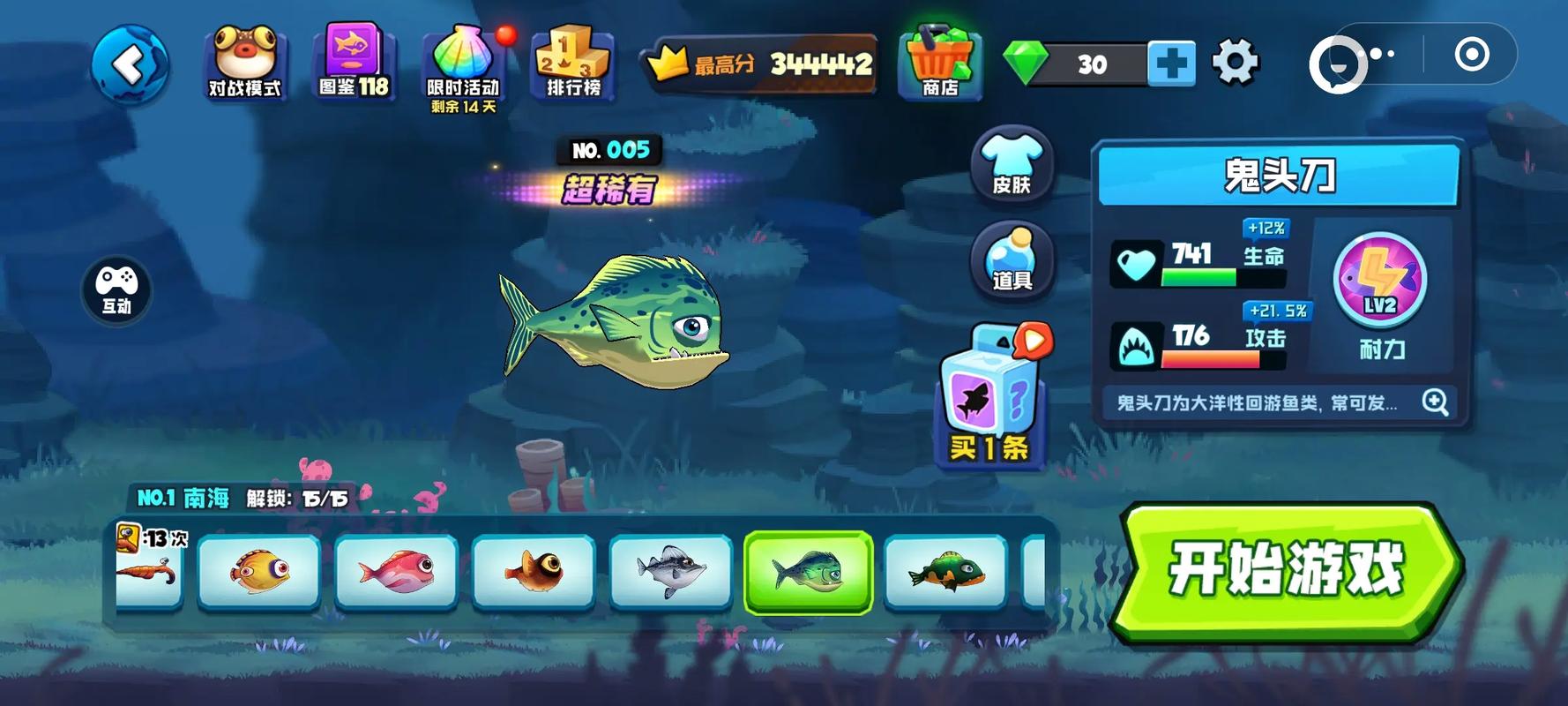The height and width of the screenshot is (706, 1568).
Task: Open the 商店 shop basket
Action: [940, 62]
